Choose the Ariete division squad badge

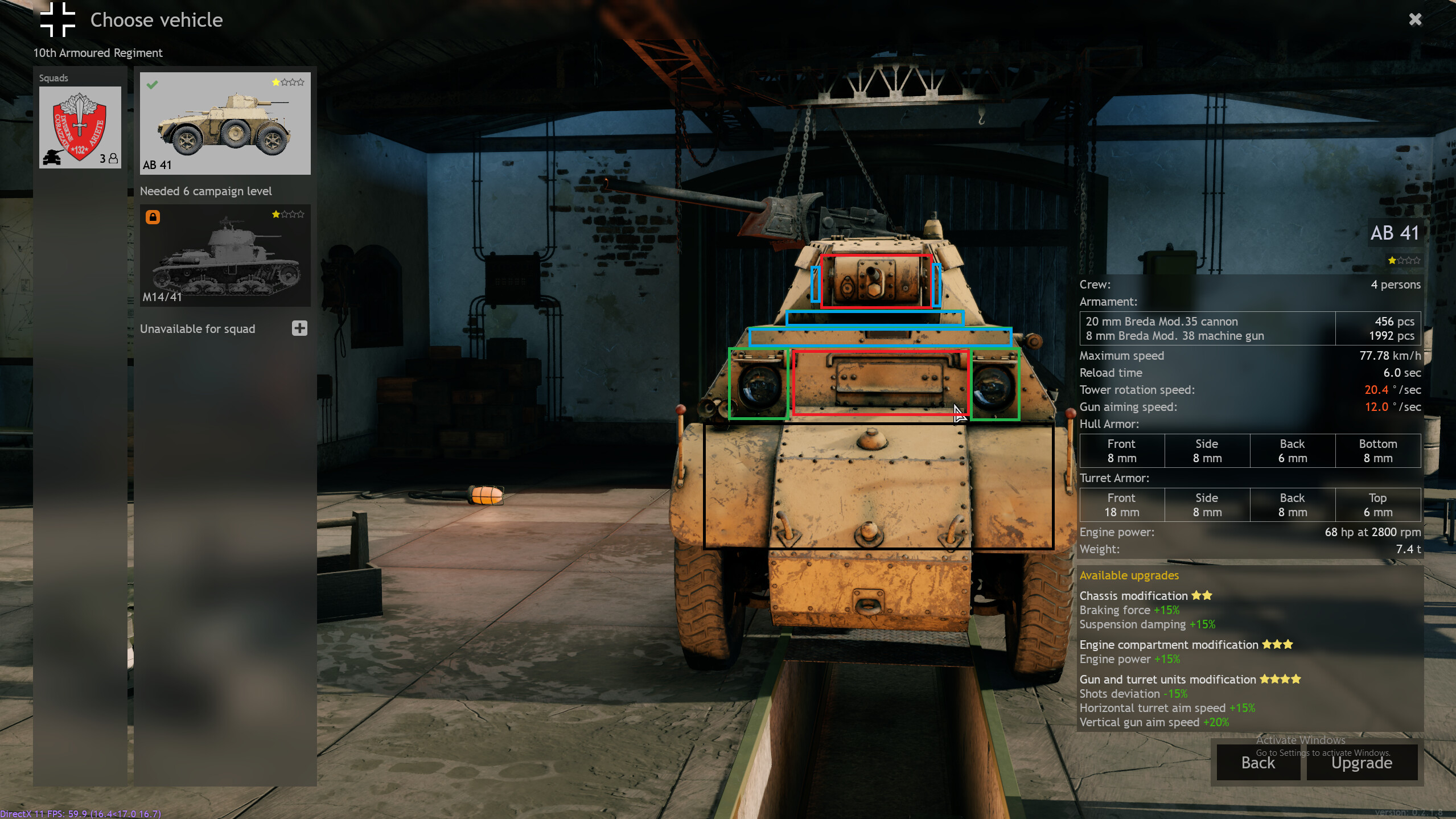[80, 127]
